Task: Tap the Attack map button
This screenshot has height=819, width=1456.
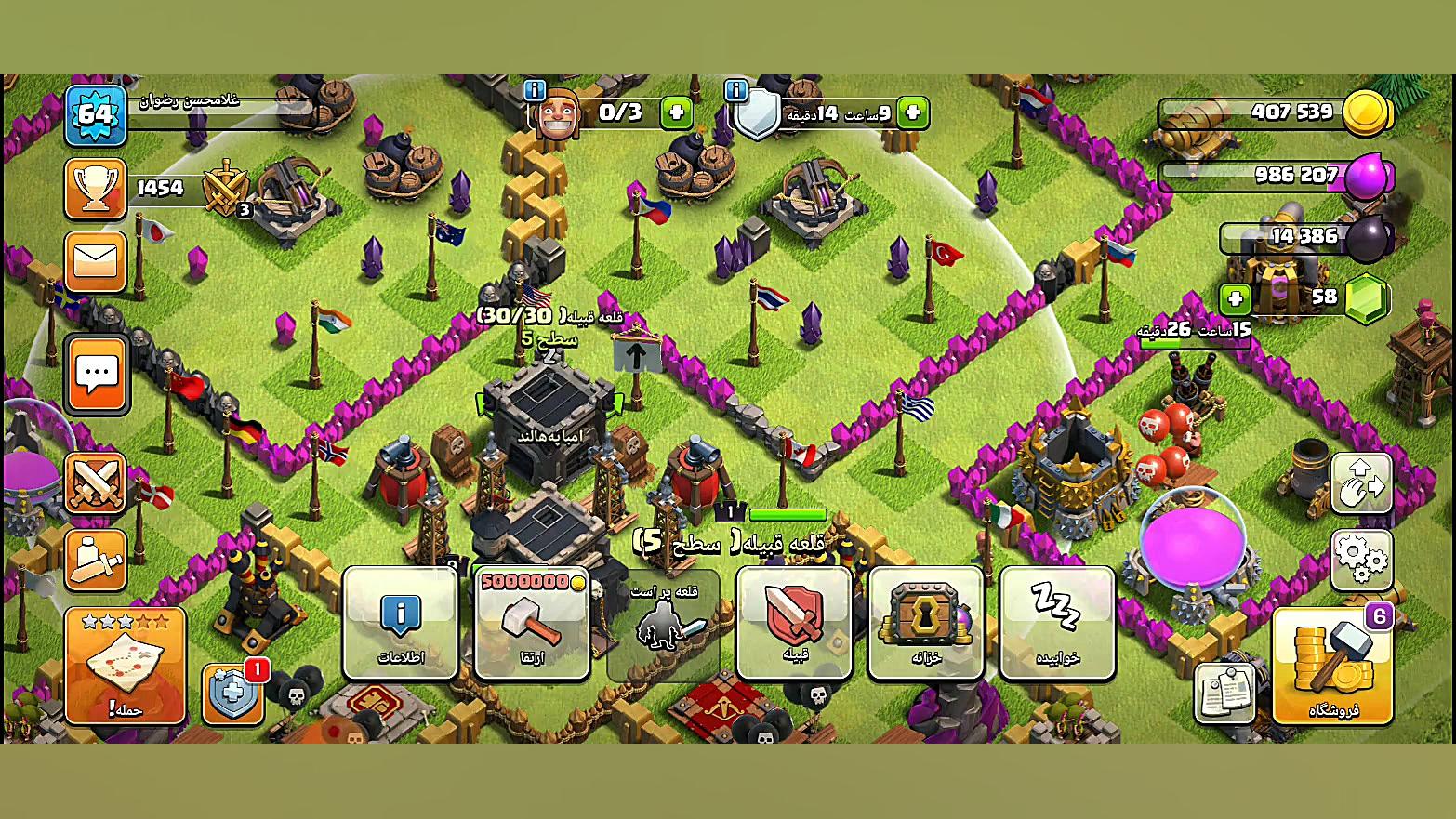Action: (126, 666)
